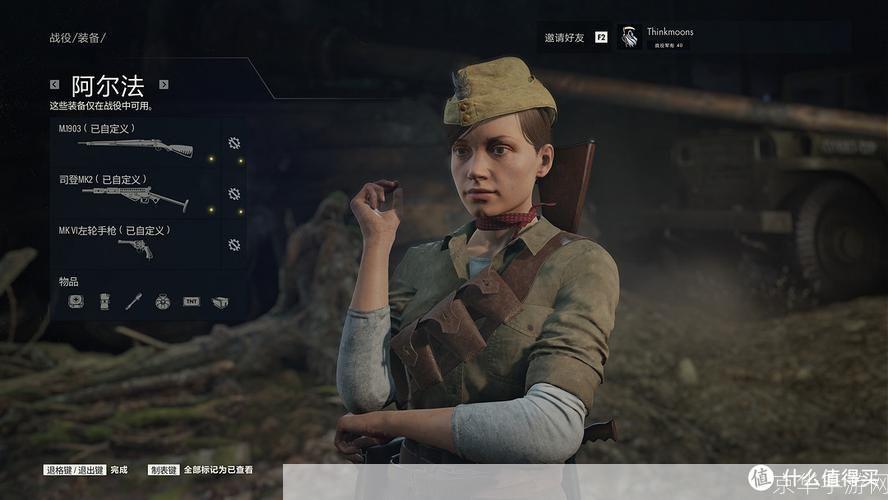The width and height of the screenshot is (888, 500).
Task: Click 完成 to finish the loadout
Action: tap(119, 469)
